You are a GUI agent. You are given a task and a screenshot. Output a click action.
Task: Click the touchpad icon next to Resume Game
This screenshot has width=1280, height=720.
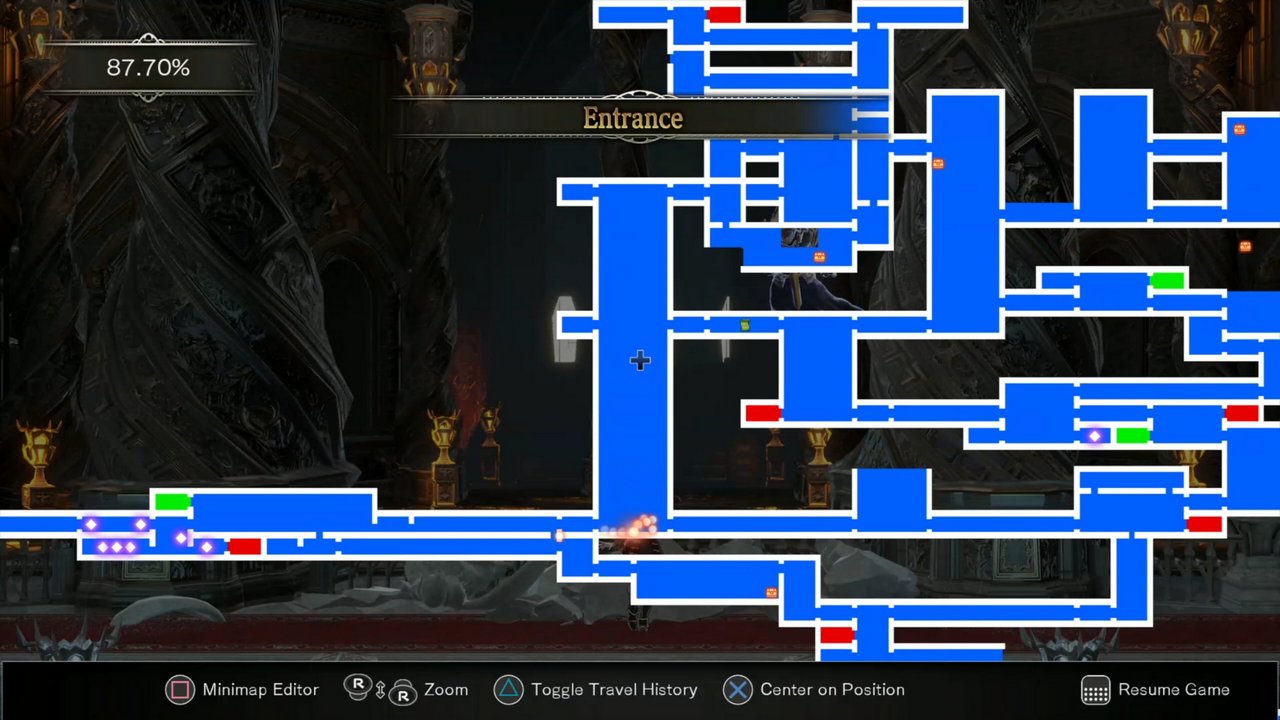click(x=1095, y=690)
